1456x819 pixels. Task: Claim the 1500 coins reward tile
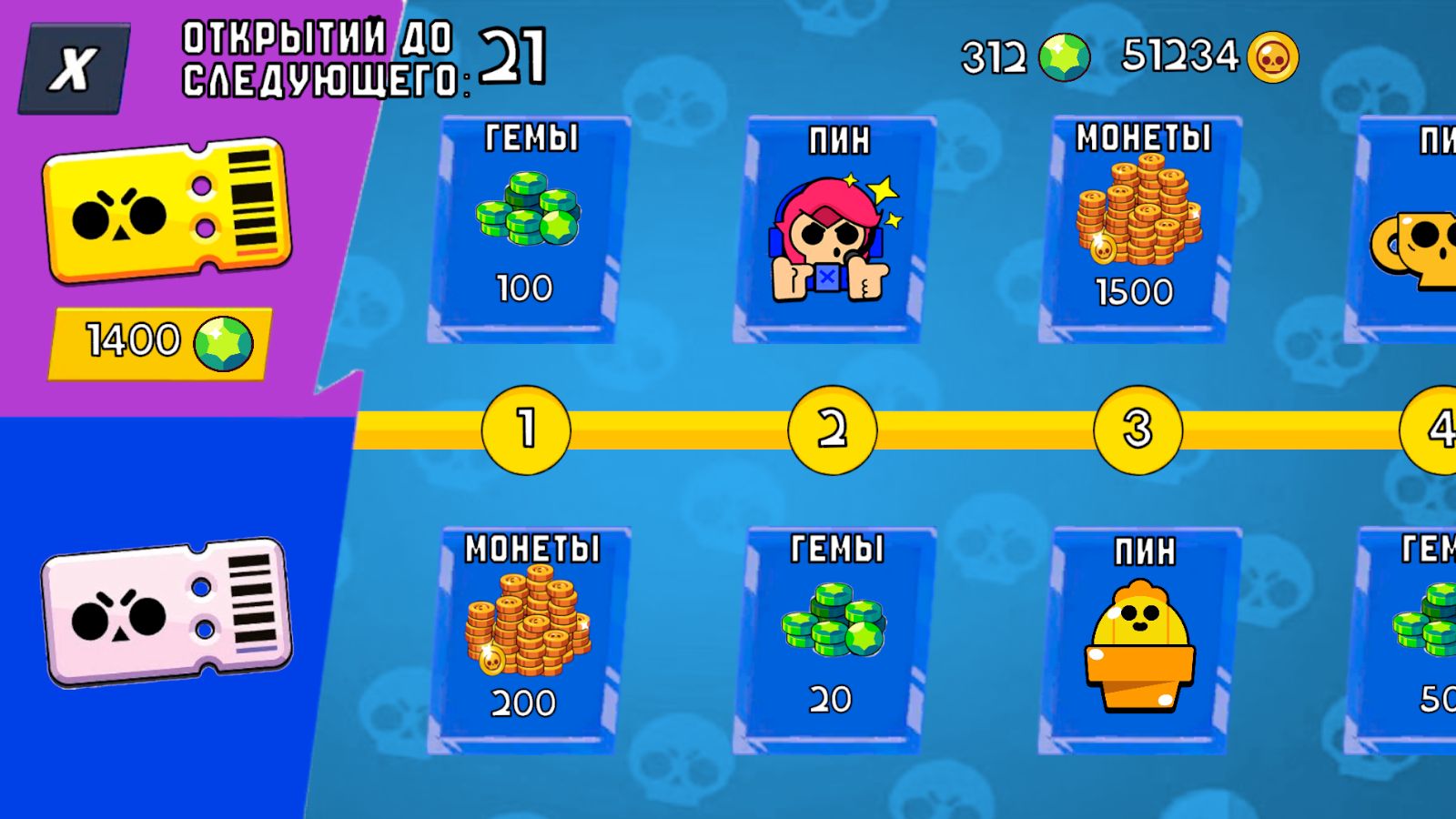(1137, 227)
